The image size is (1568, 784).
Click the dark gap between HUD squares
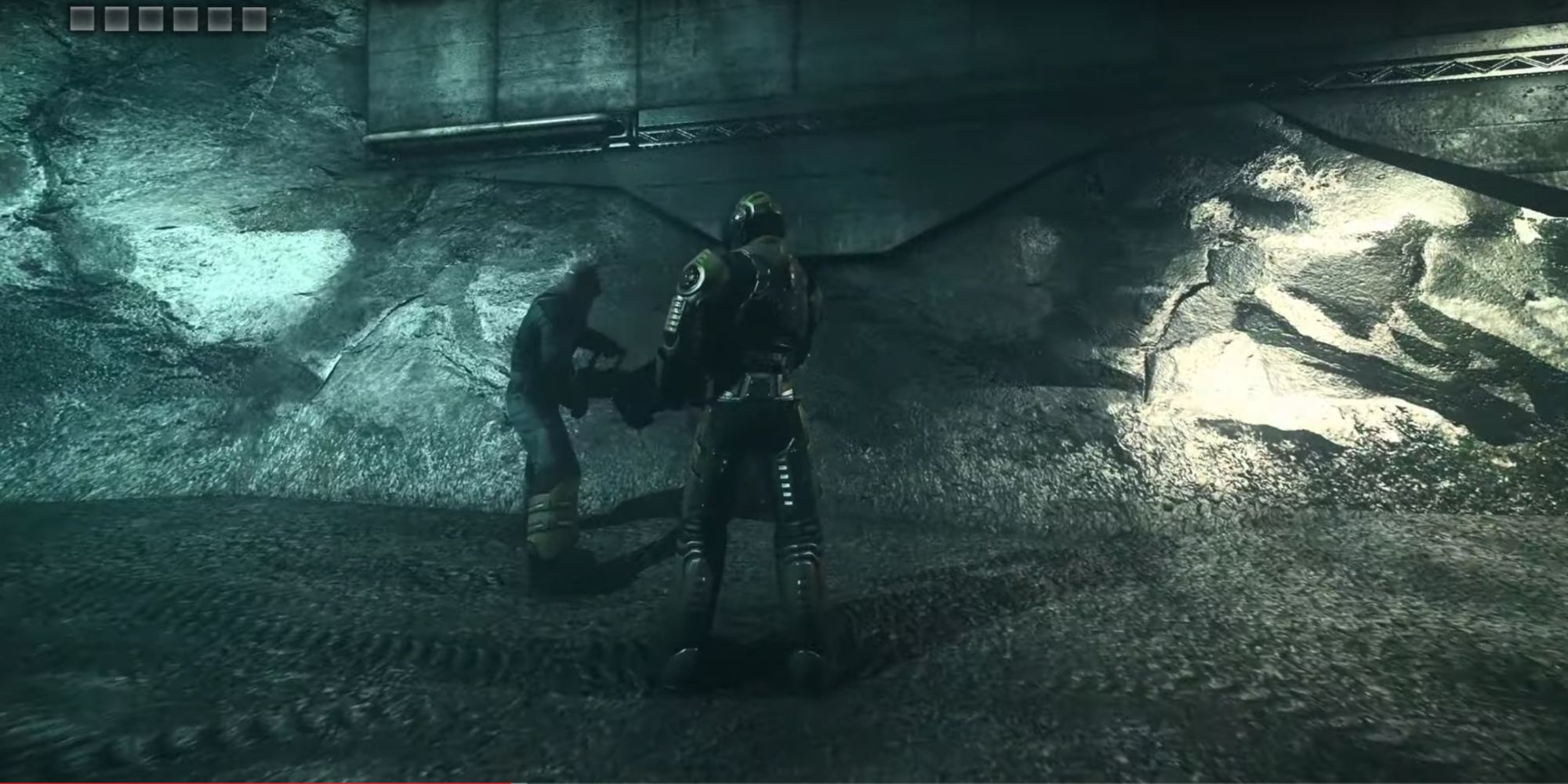pos(100,18)
